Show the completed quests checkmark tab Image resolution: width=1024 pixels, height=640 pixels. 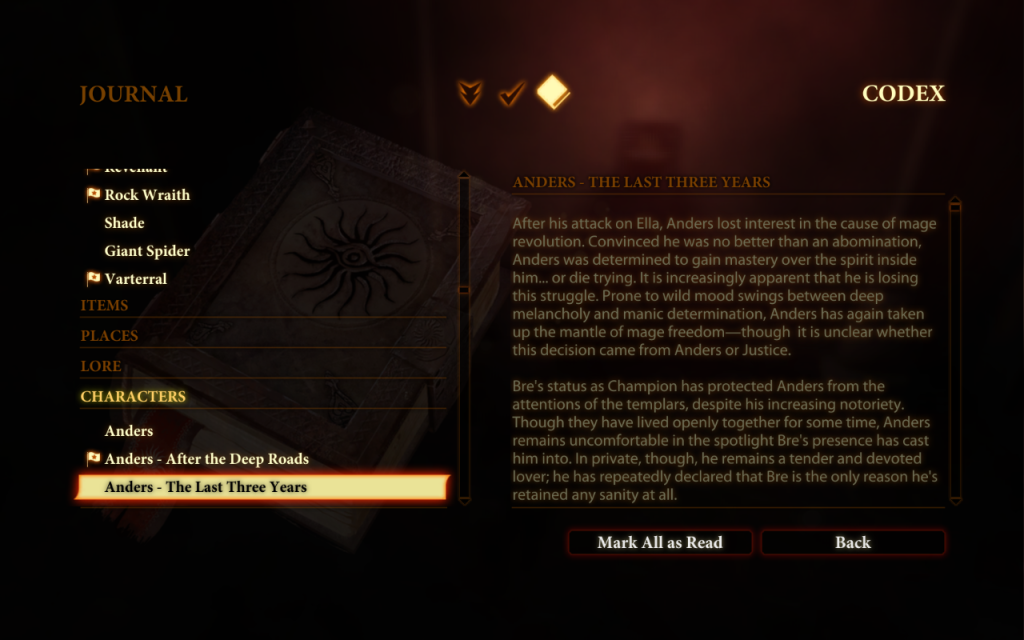(512, 94)
